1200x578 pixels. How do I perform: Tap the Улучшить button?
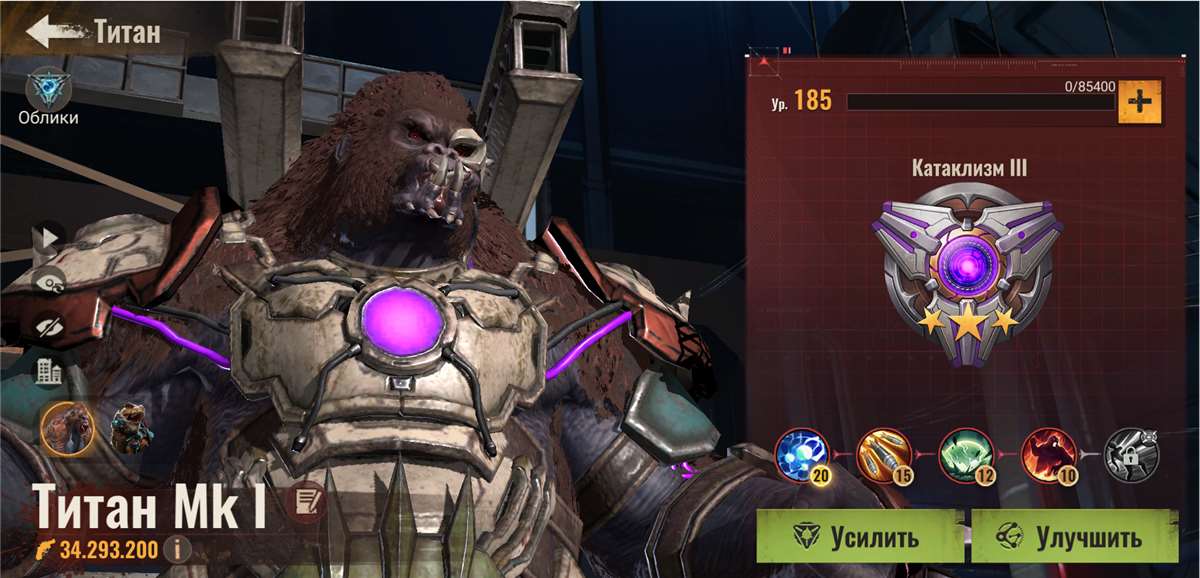1074,537
